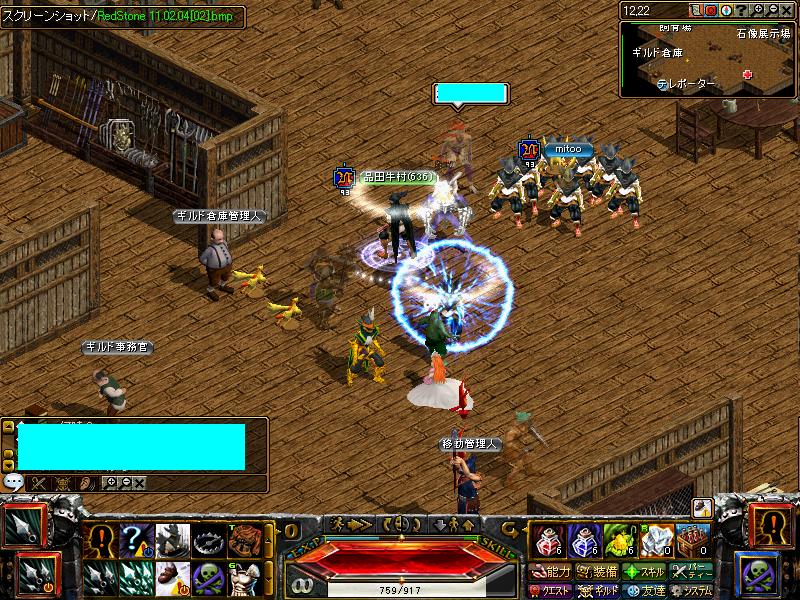Open the クエスト (Quest) log
The width and height of the screenshot is (800, 600).
tap(550, 591)
